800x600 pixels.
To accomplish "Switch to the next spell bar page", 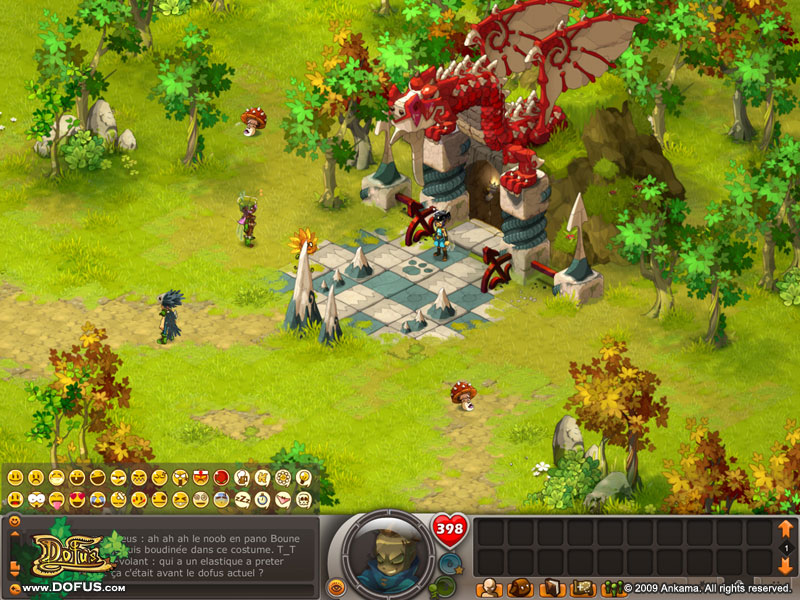I will (x=785, y=567).
